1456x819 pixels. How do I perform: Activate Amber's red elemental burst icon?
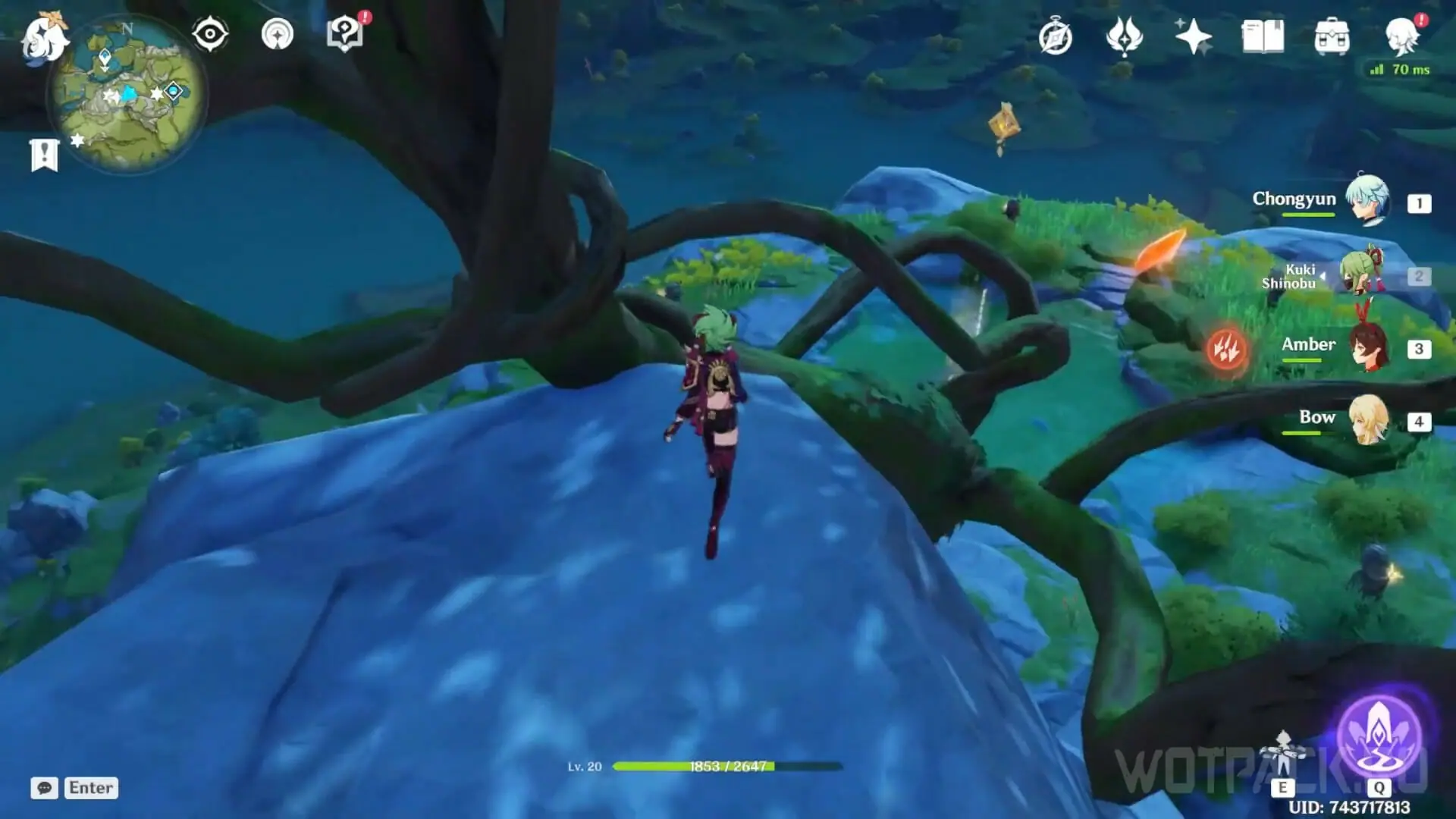1226,349
